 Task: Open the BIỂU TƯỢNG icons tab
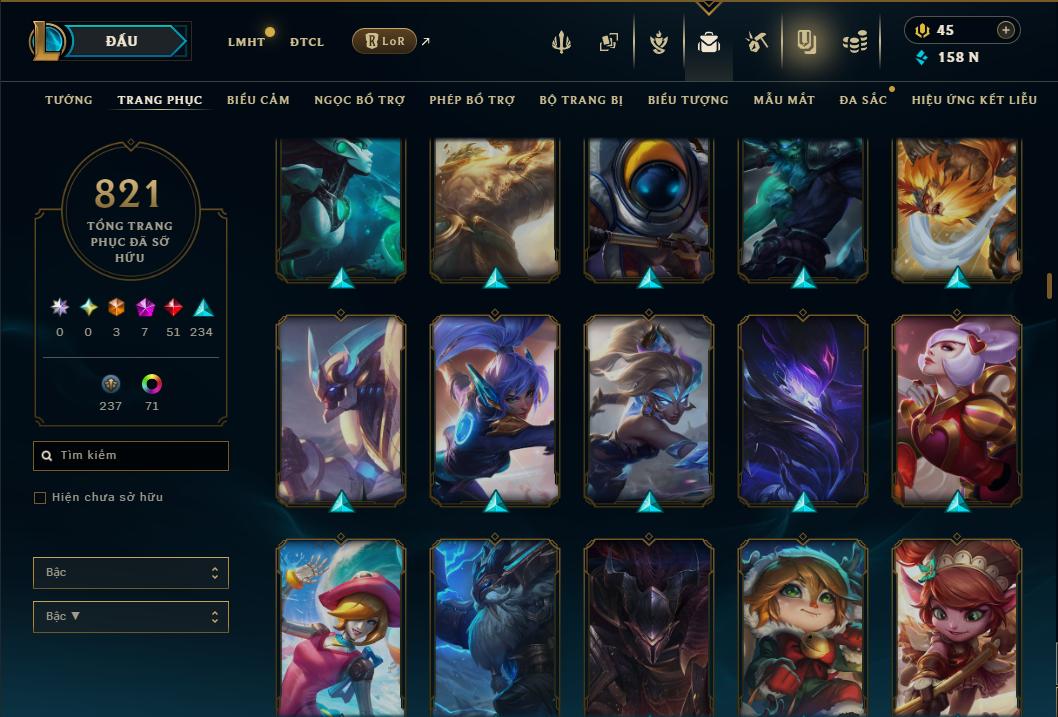pyautogui.click(x=688, y=100)
